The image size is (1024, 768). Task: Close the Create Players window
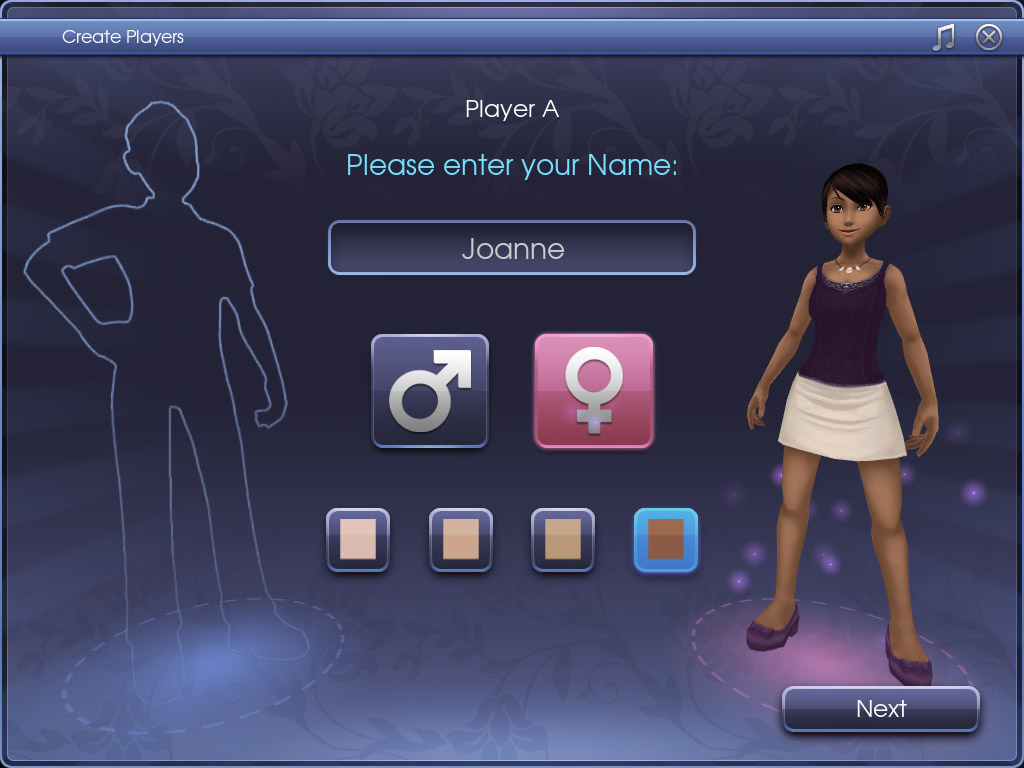coord(988,38)
